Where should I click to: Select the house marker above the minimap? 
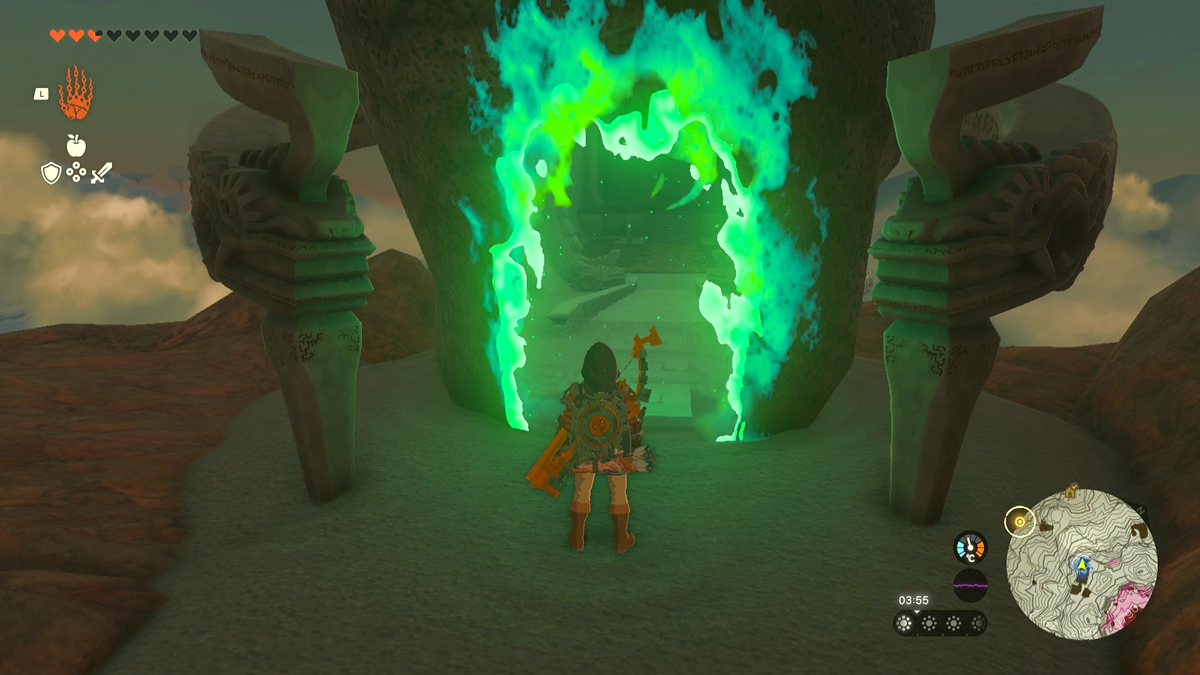[1071, 491]
